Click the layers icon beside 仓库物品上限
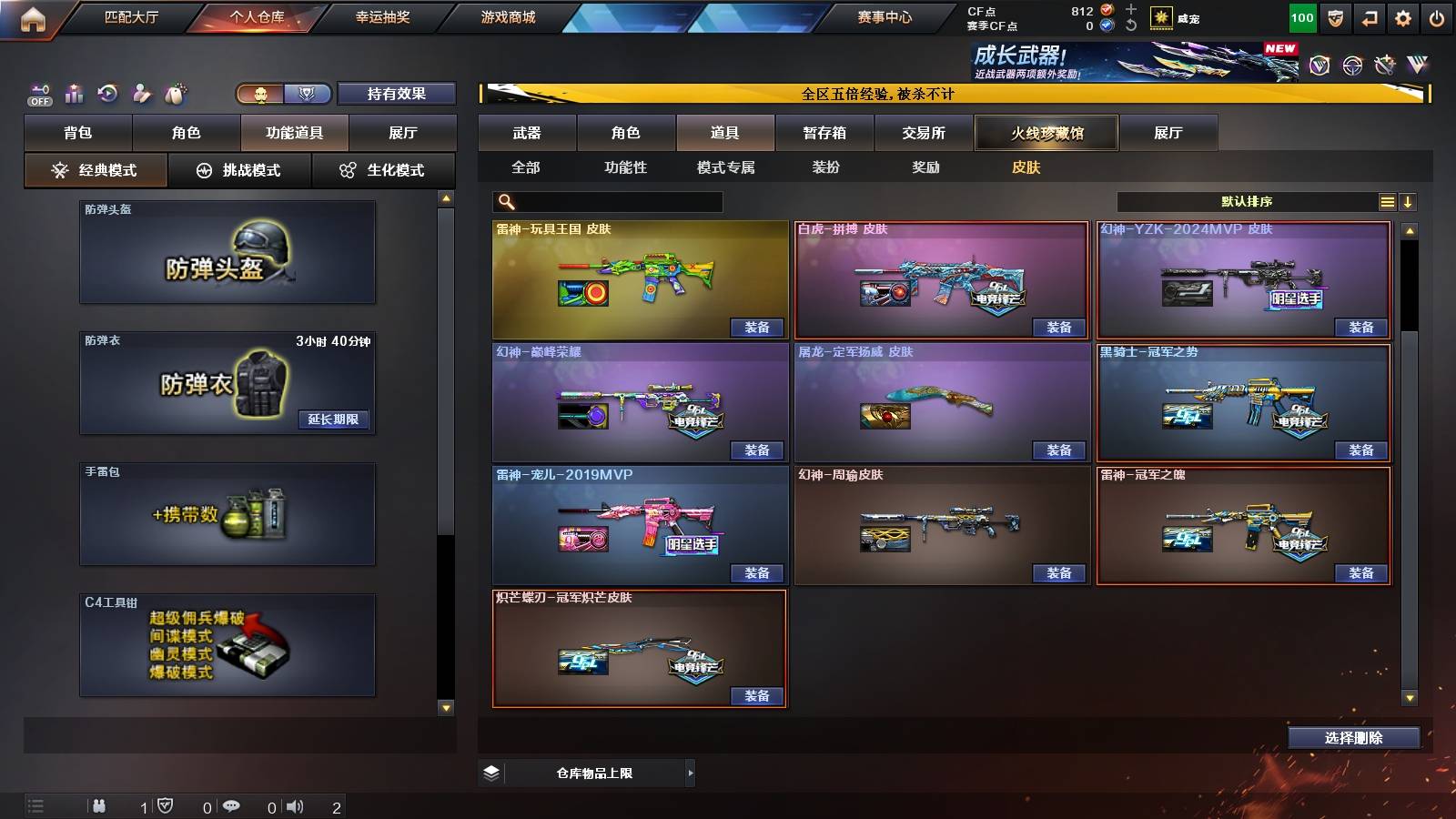Screen dimensions: 1456x819 [x=491, y=772]
